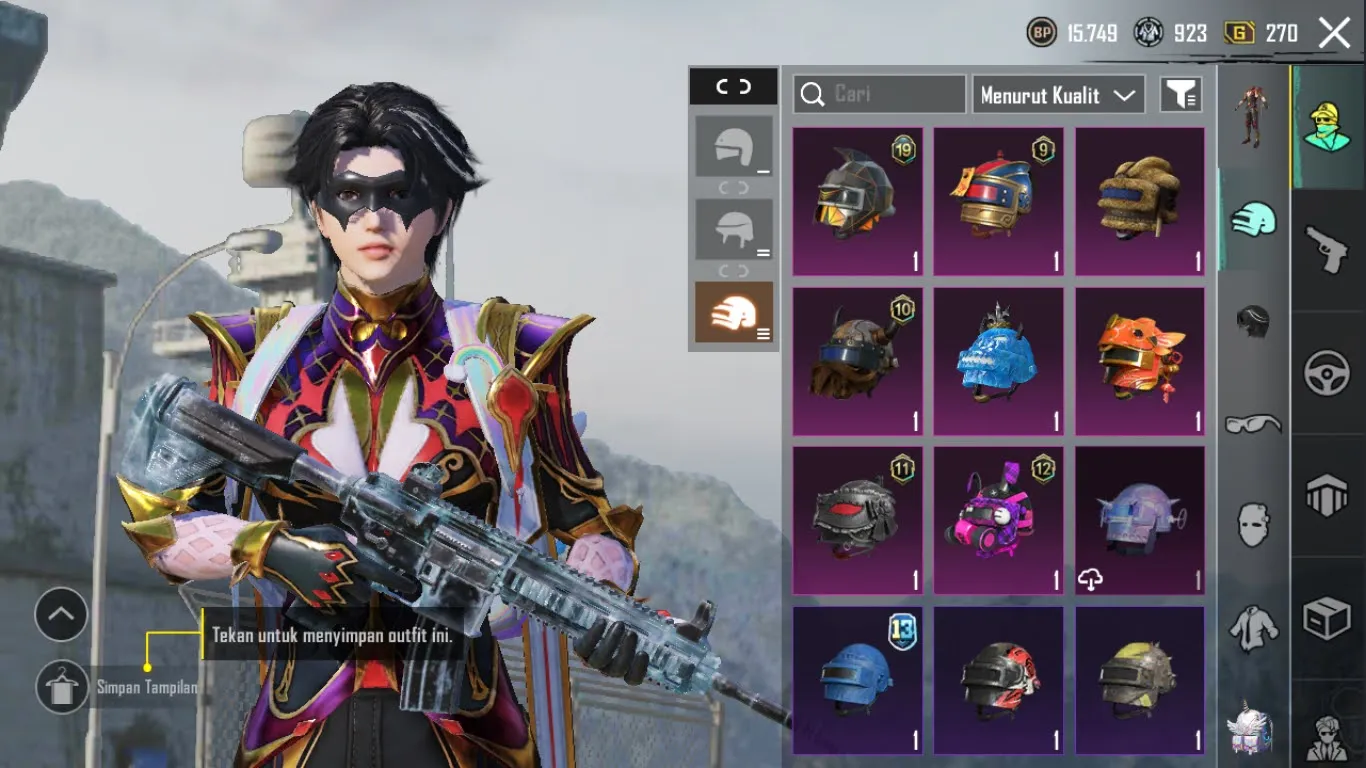
Task: Open the Menurut Kualit sort dropdown
Action: pyautogui.click(x=1058, y=95)
